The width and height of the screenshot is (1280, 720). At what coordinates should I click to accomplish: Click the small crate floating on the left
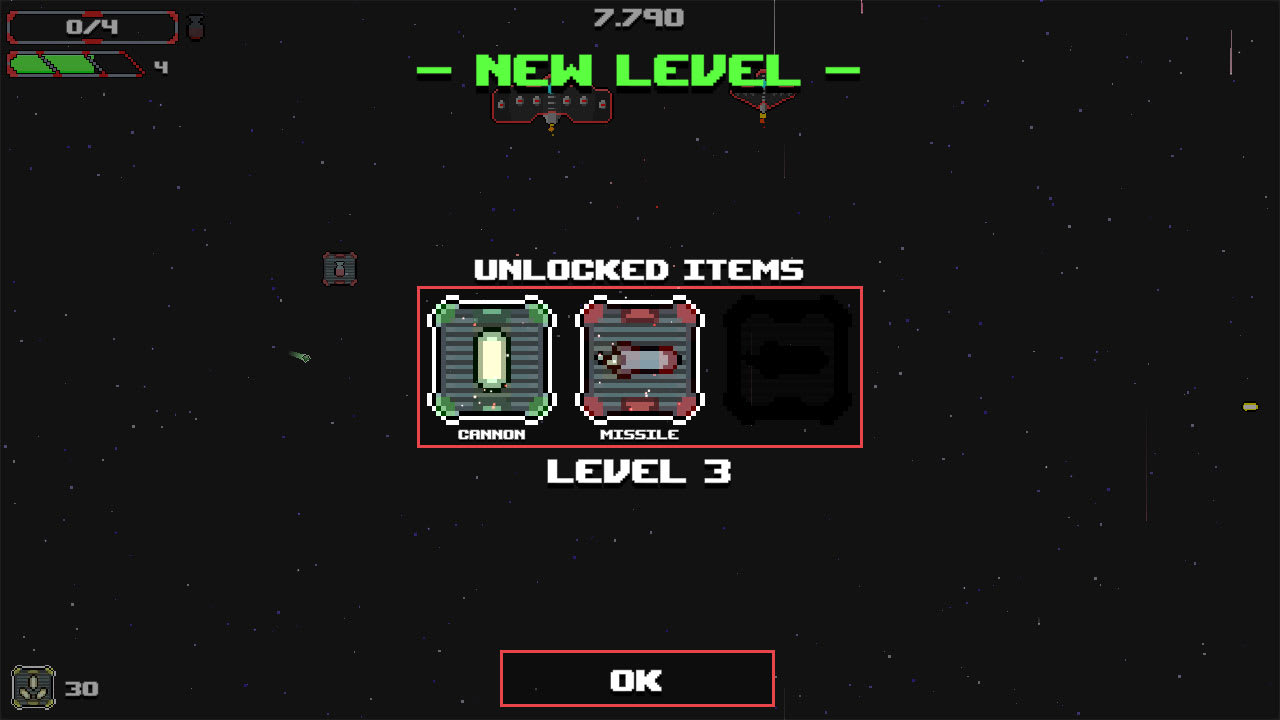tap(340, 267)
